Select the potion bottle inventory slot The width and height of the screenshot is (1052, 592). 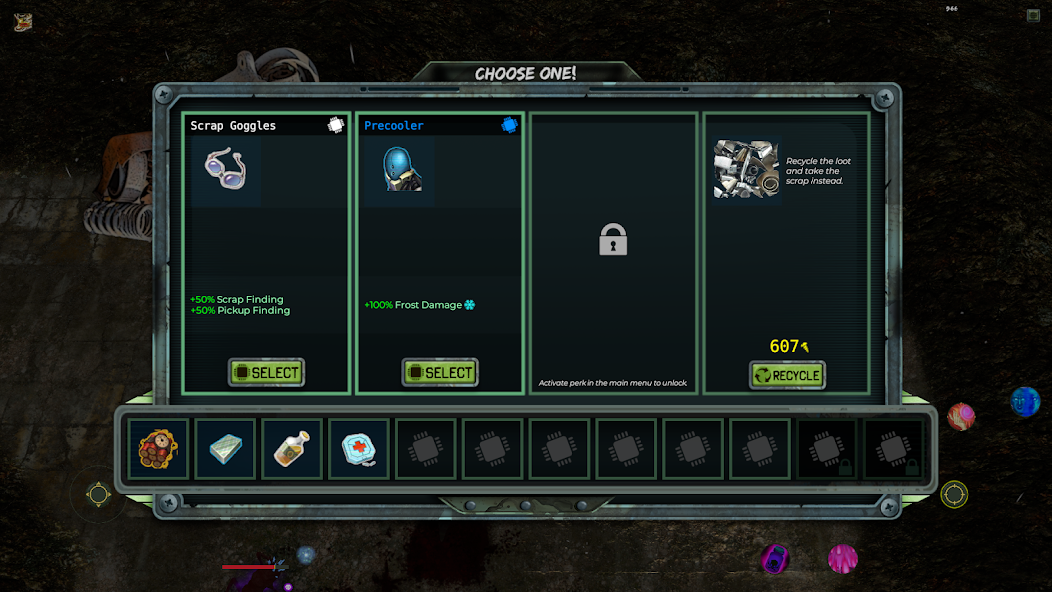[x=292, y=448]
